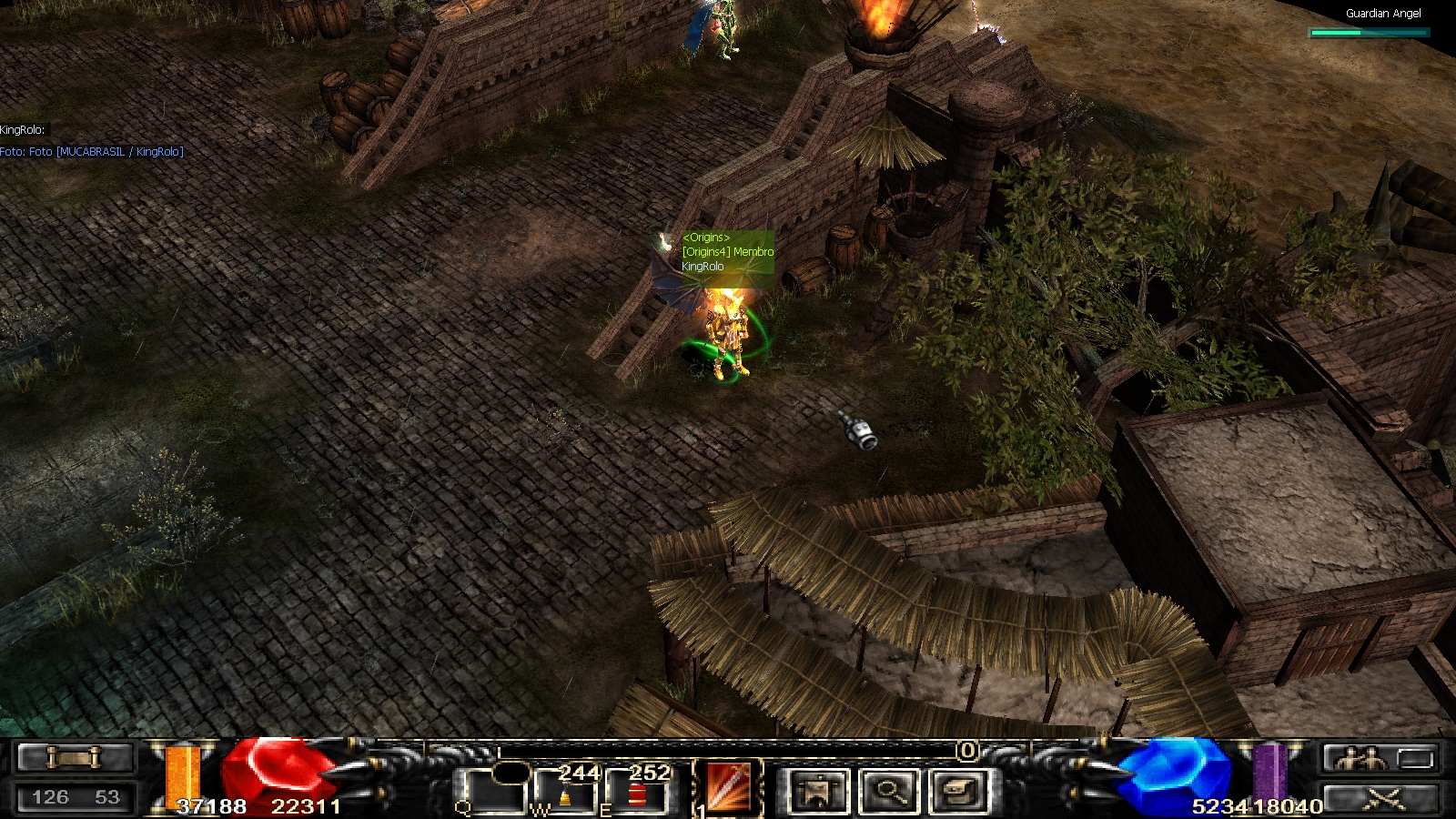This screenshot has height=819, width=1456.
Task: Click the crossed swords button
Action: coord(1383,800)
